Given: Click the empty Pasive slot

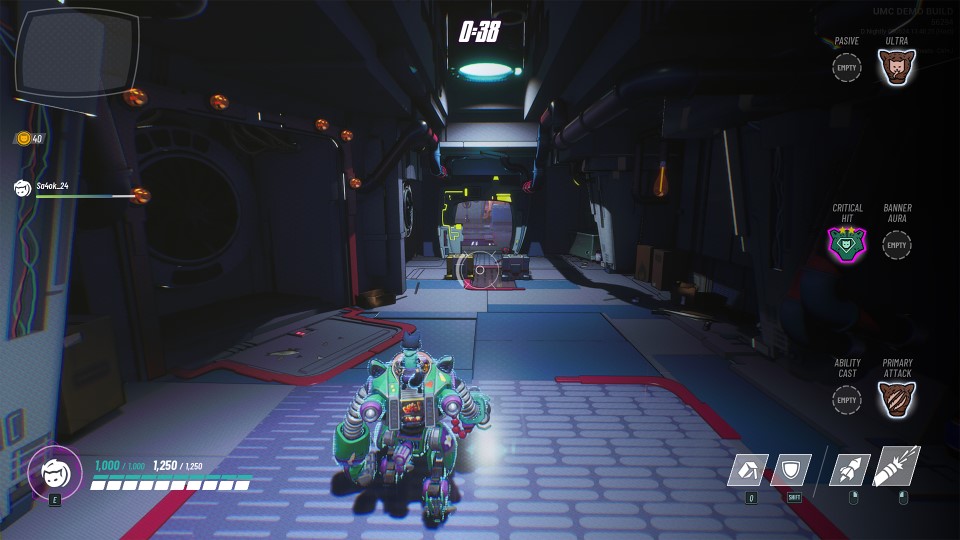Looking at the screenshot, I should pyautogui.click(x=847, y=68).
